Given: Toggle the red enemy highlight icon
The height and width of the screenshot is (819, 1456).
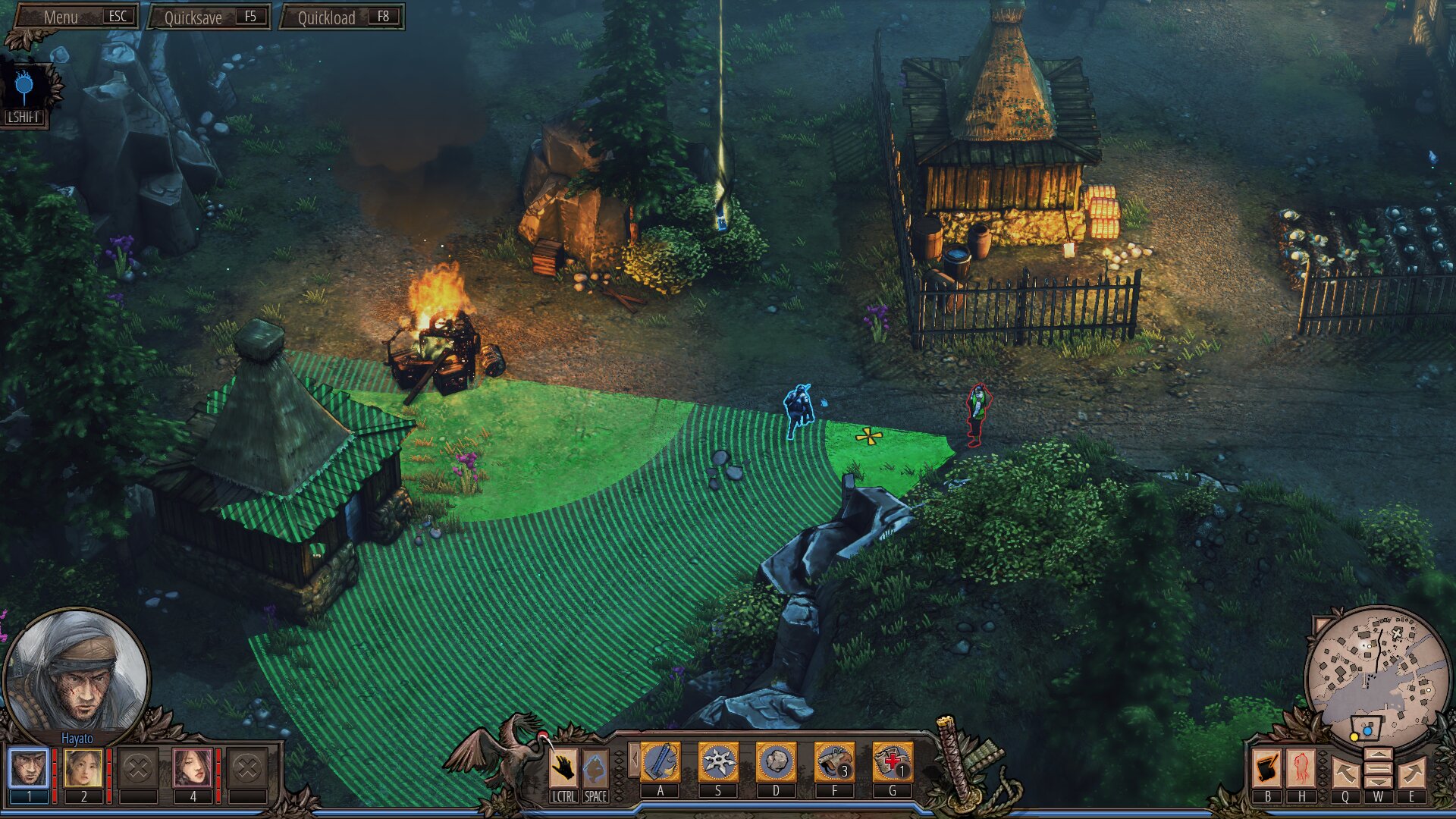Looking at the screenshot, I should [1301, 768].
